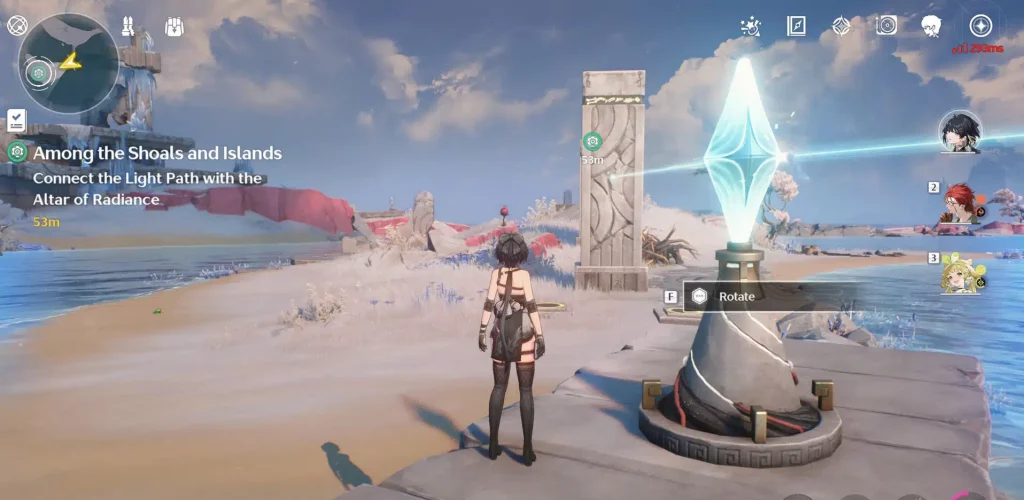
Task: Open the sparkling stars events icon
Action: click(751, 26)
